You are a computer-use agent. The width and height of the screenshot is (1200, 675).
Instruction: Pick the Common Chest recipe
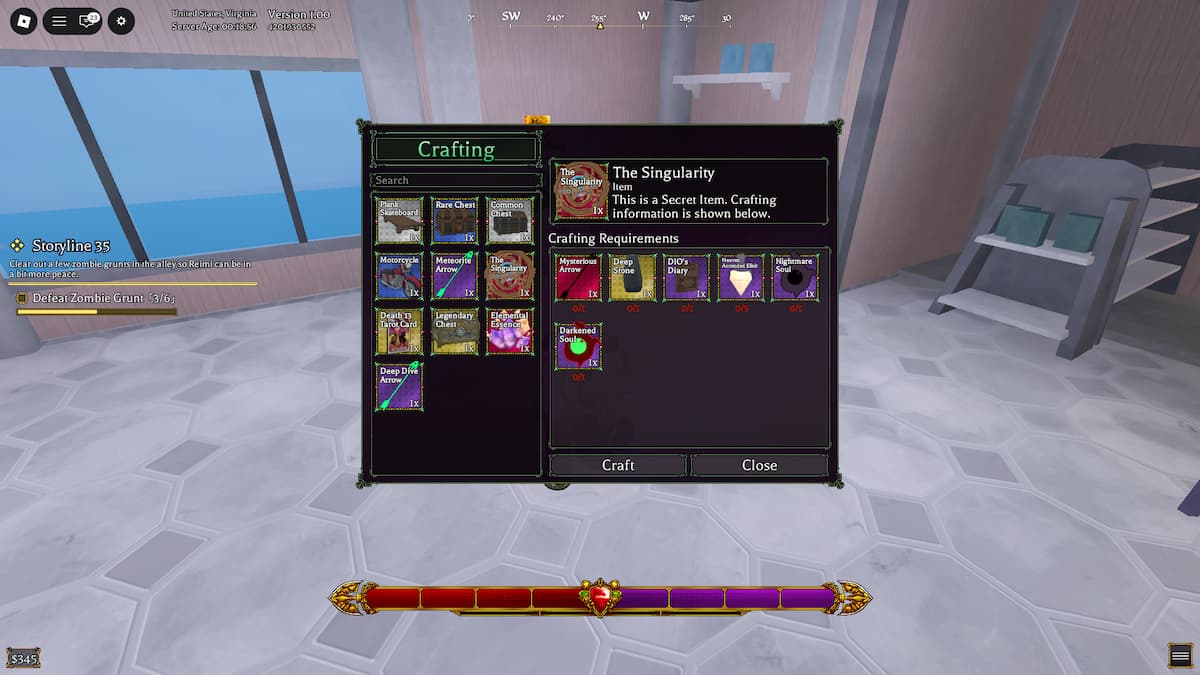pyautogui.click(x=510, y=220)
